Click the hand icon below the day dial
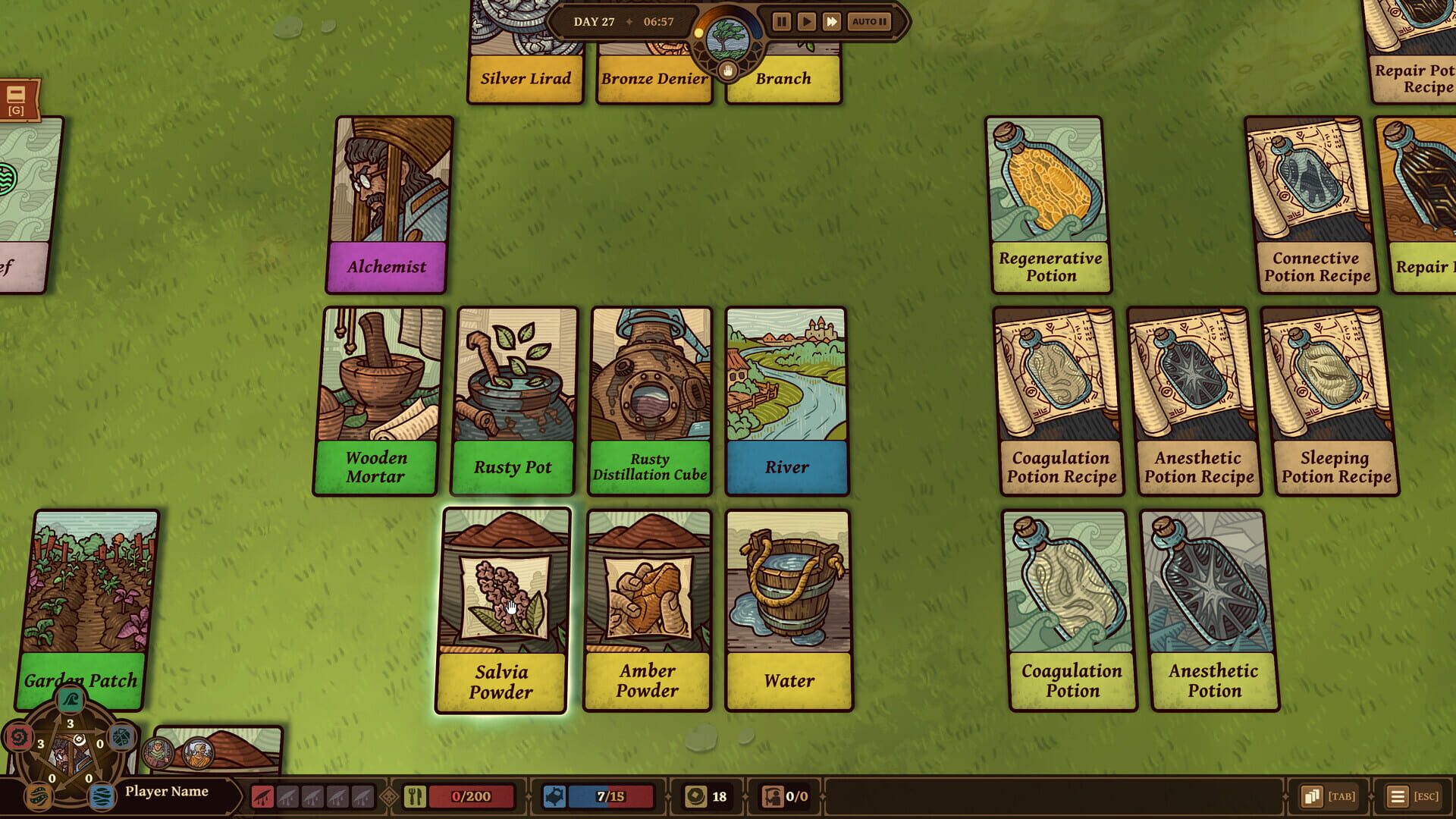The width and height of the screenshot is (1456, 819). pyautogui.click(x=726, y=71)
